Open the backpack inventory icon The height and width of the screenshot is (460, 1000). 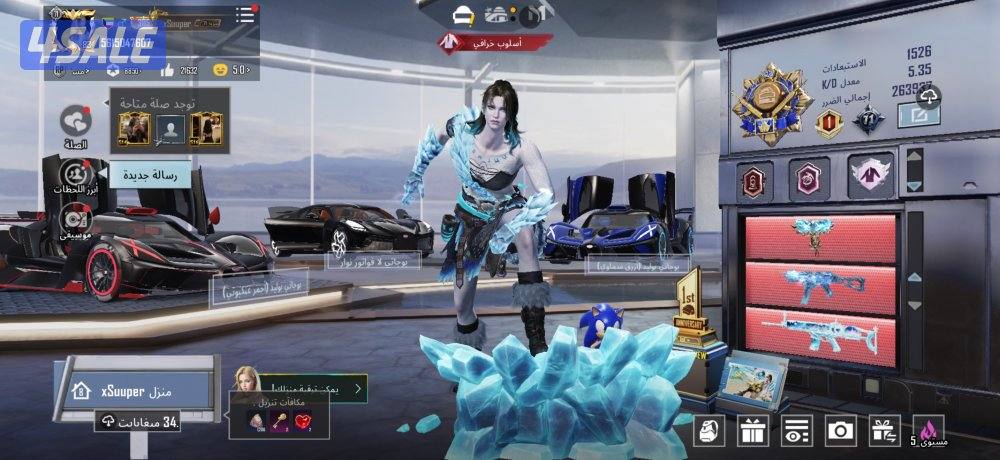point(709,430)
